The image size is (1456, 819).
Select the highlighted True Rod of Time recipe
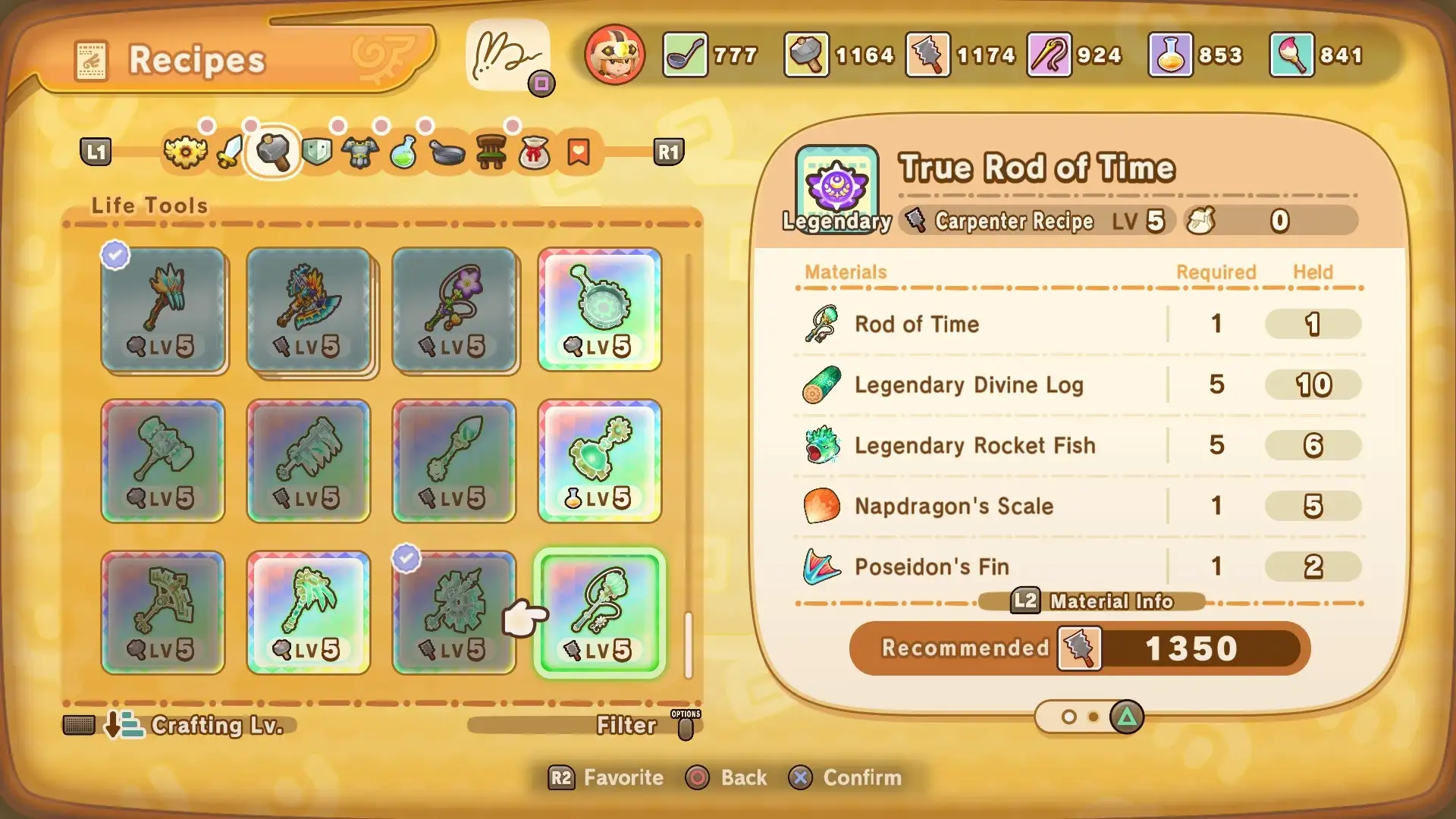pos(600,613)
